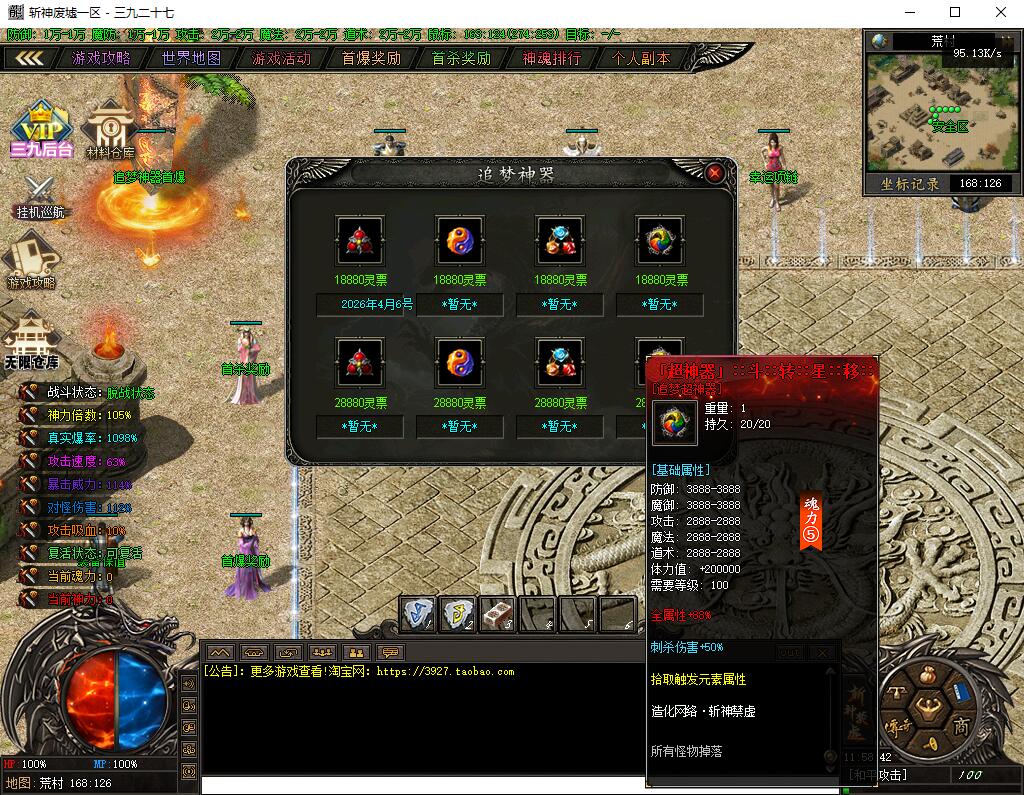The height and width of the screenshot is (795, 1024).
Task: Select the mahjong tile item in hotbar slot 3
Action: click(x=497, y=614)
